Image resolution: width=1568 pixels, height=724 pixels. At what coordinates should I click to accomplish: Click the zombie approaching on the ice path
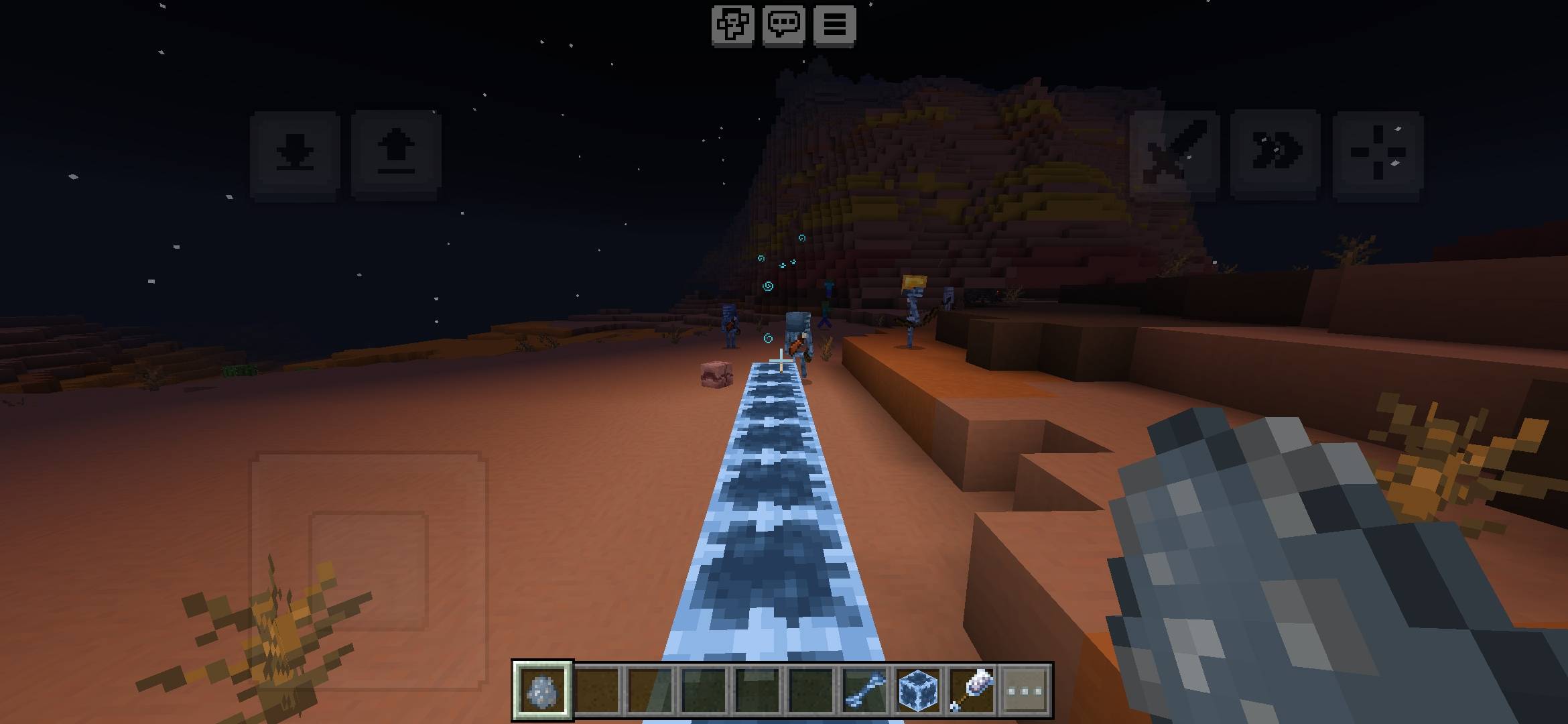tap(799, 339)
